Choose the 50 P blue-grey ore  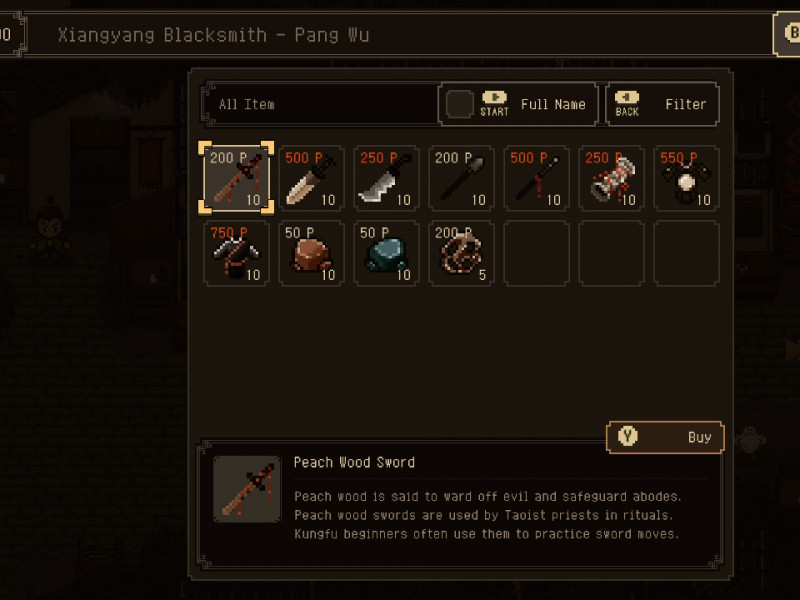pos(386,253)
